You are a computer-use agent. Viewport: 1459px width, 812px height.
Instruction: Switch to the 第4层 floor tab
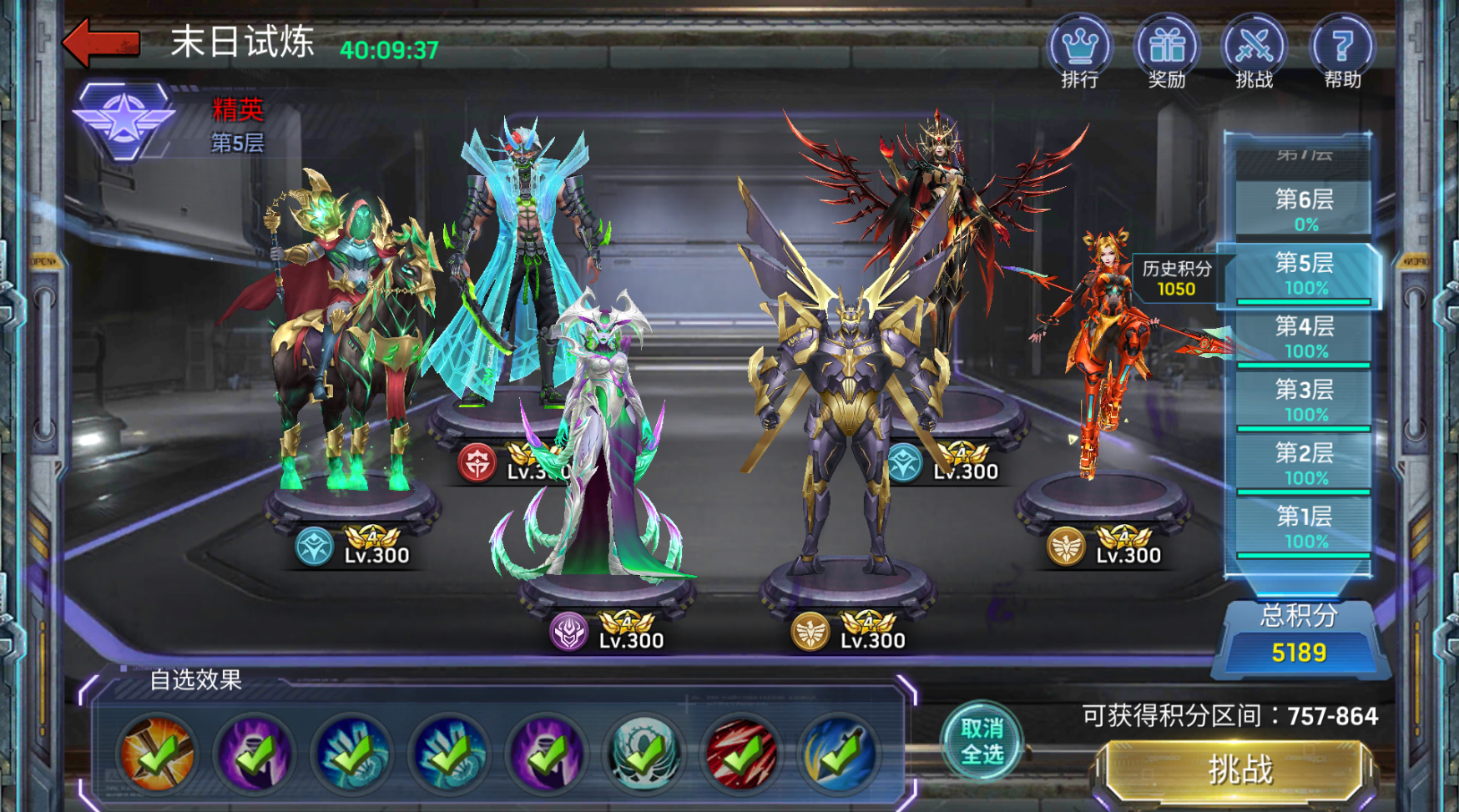pos(1304,336)
